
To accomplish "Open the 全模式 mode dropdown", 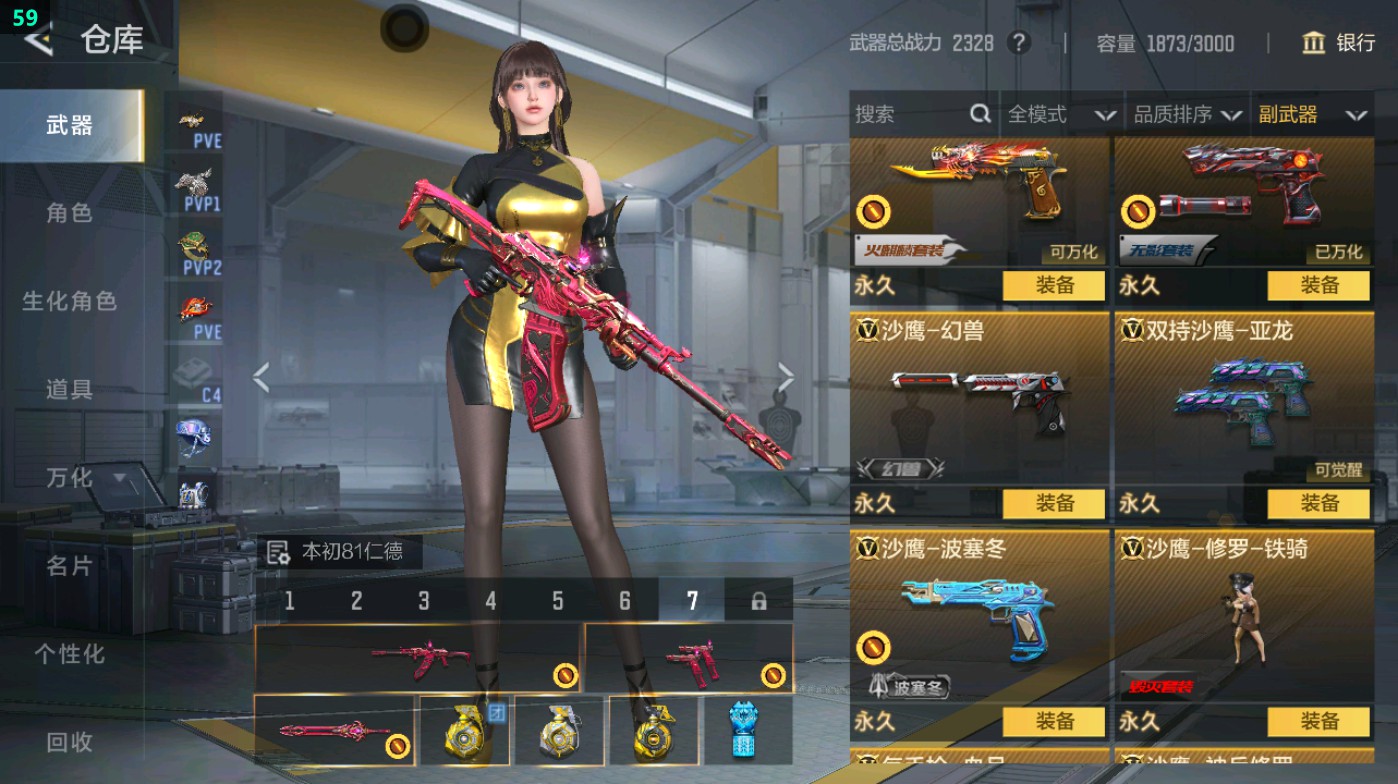I will [x=1060, y=115].
